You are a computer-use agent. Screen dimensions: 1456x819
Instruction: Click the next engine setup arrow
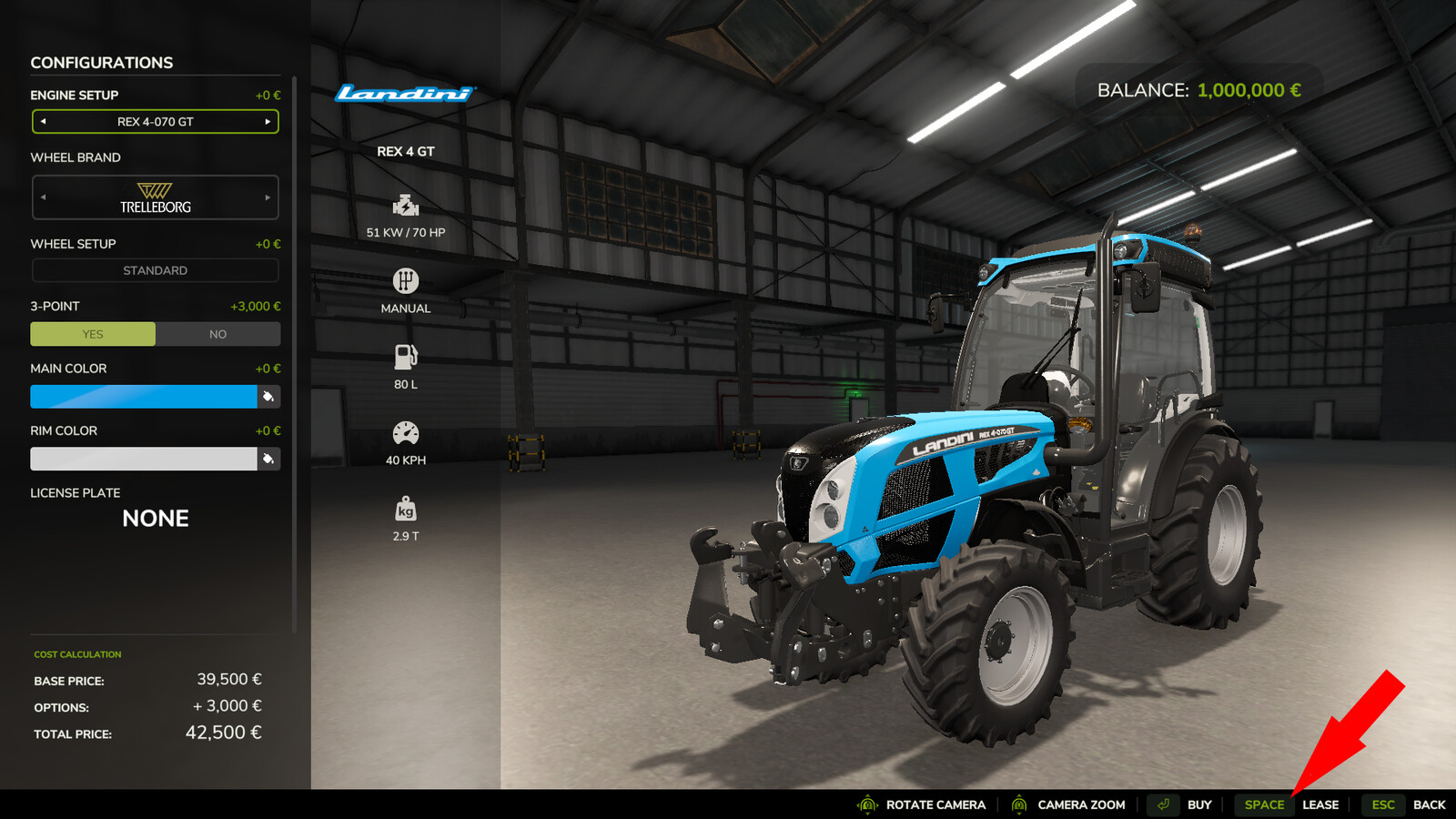269,121
